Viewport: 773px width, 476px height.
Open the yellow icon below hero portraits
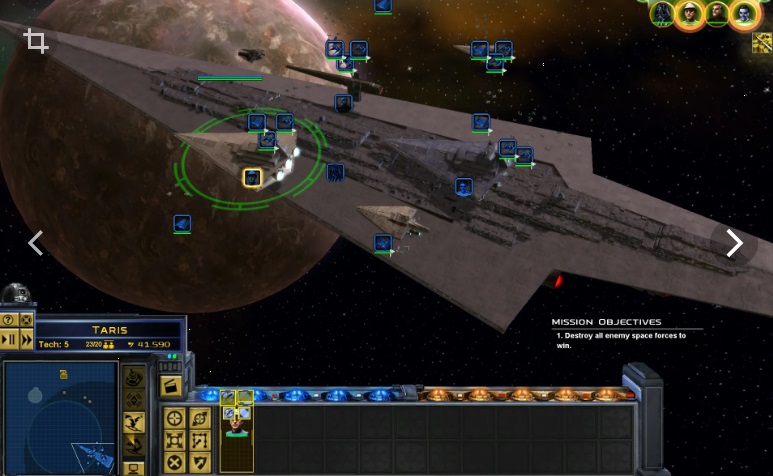coord(761,42)
